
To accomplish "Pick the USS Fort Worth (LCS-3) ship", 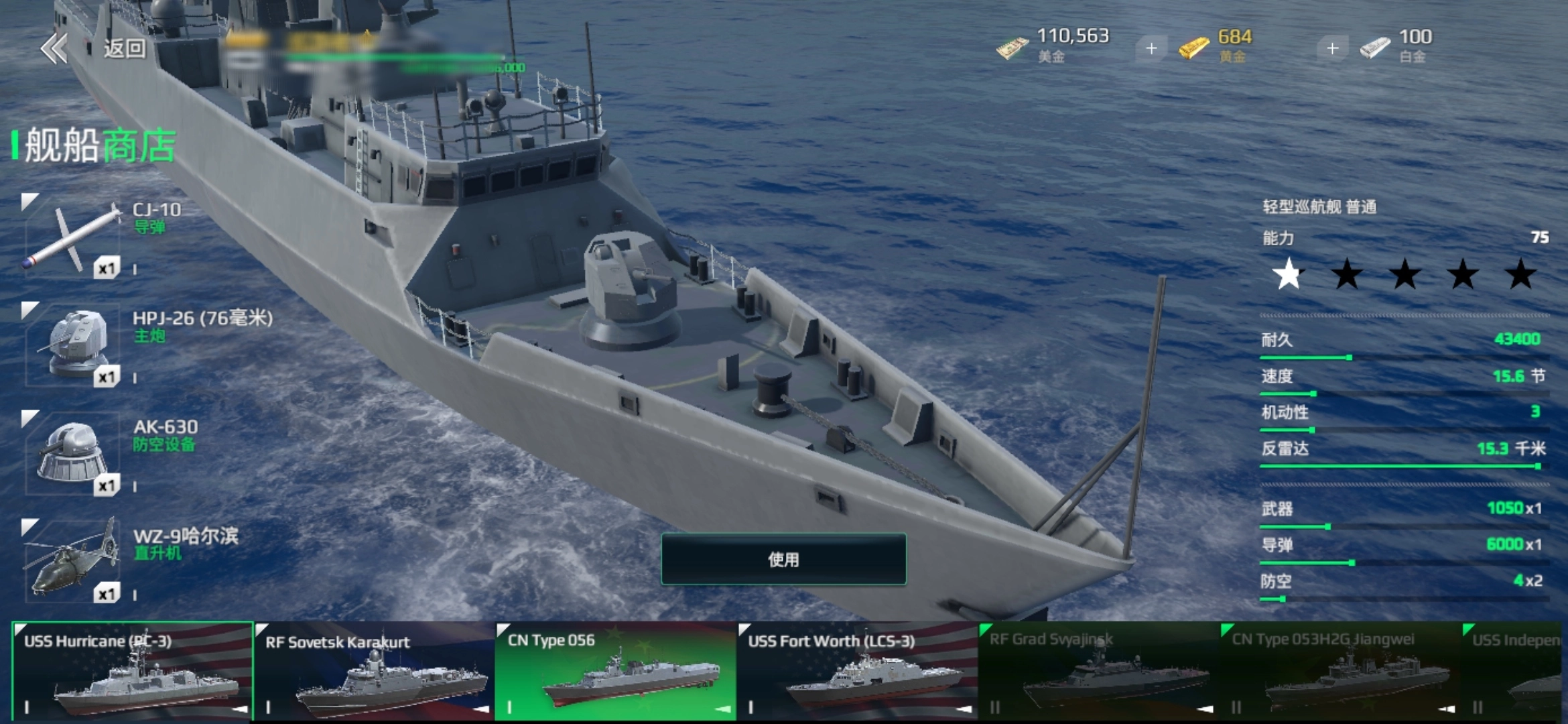I will [x=856, y=672].
